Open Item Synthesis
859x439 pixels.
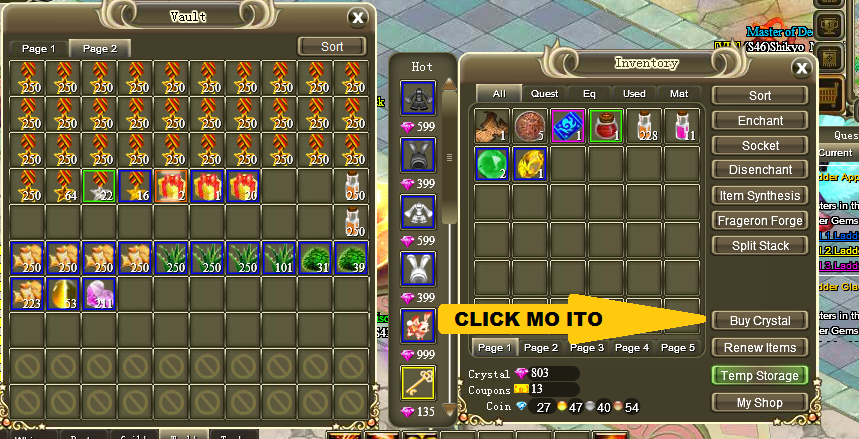(x=760, y=196)
